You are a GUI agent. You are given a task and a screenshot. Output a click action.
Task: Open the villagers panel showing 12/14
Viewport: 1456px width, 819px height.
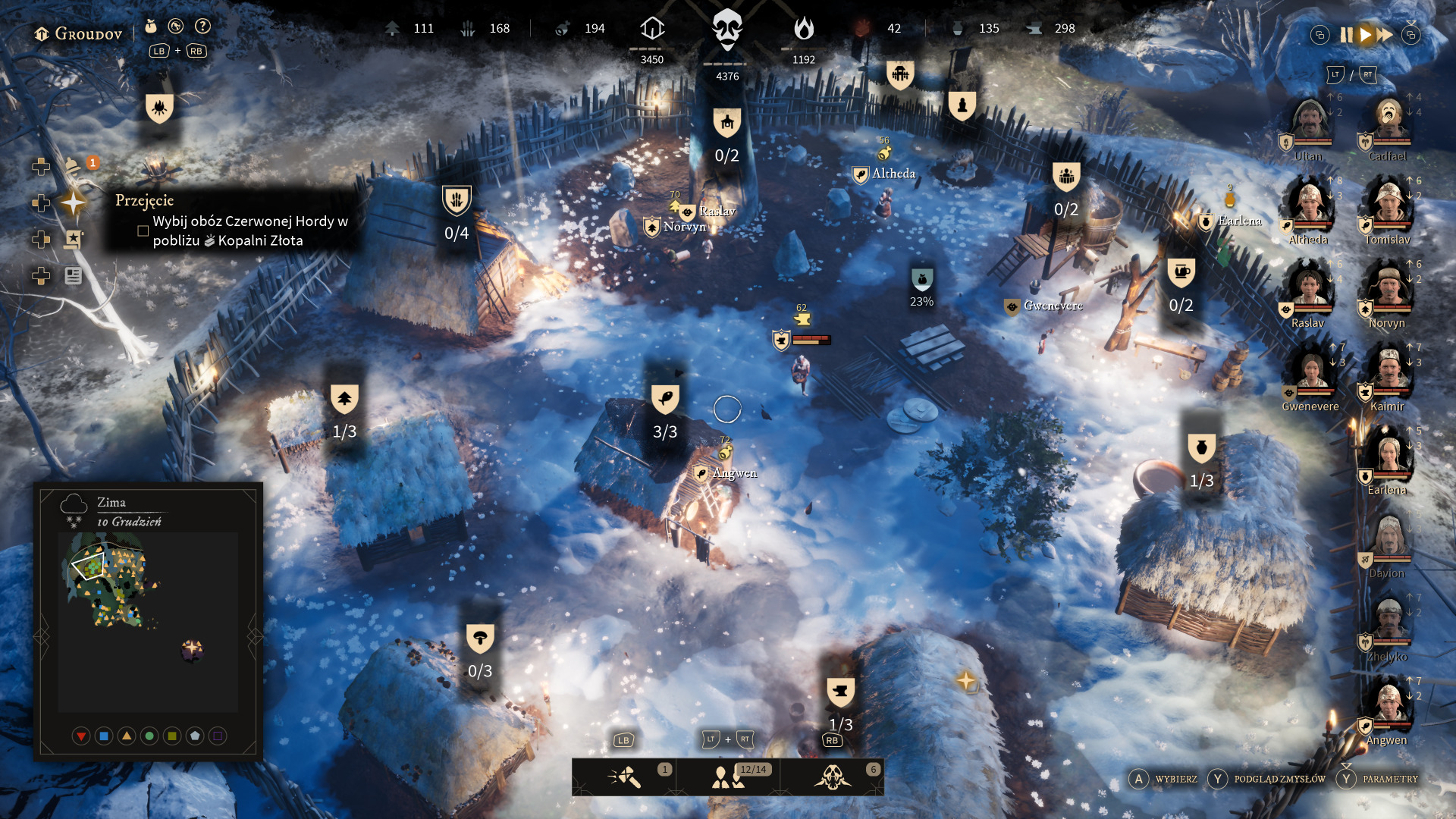pyautogui.click(x=729, y=777)
